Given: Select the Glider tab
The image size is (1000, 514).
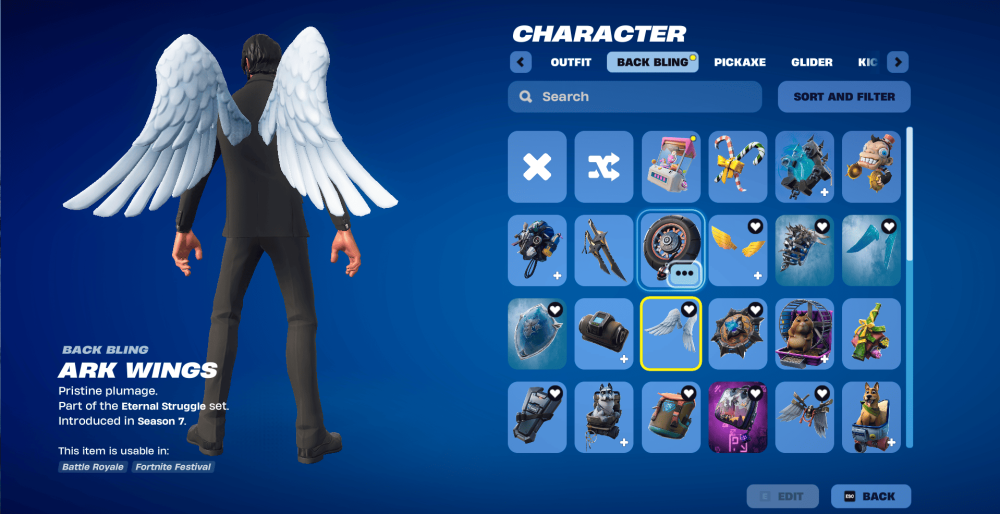Looking at the screenshot, I should click(x=811, y=62).
